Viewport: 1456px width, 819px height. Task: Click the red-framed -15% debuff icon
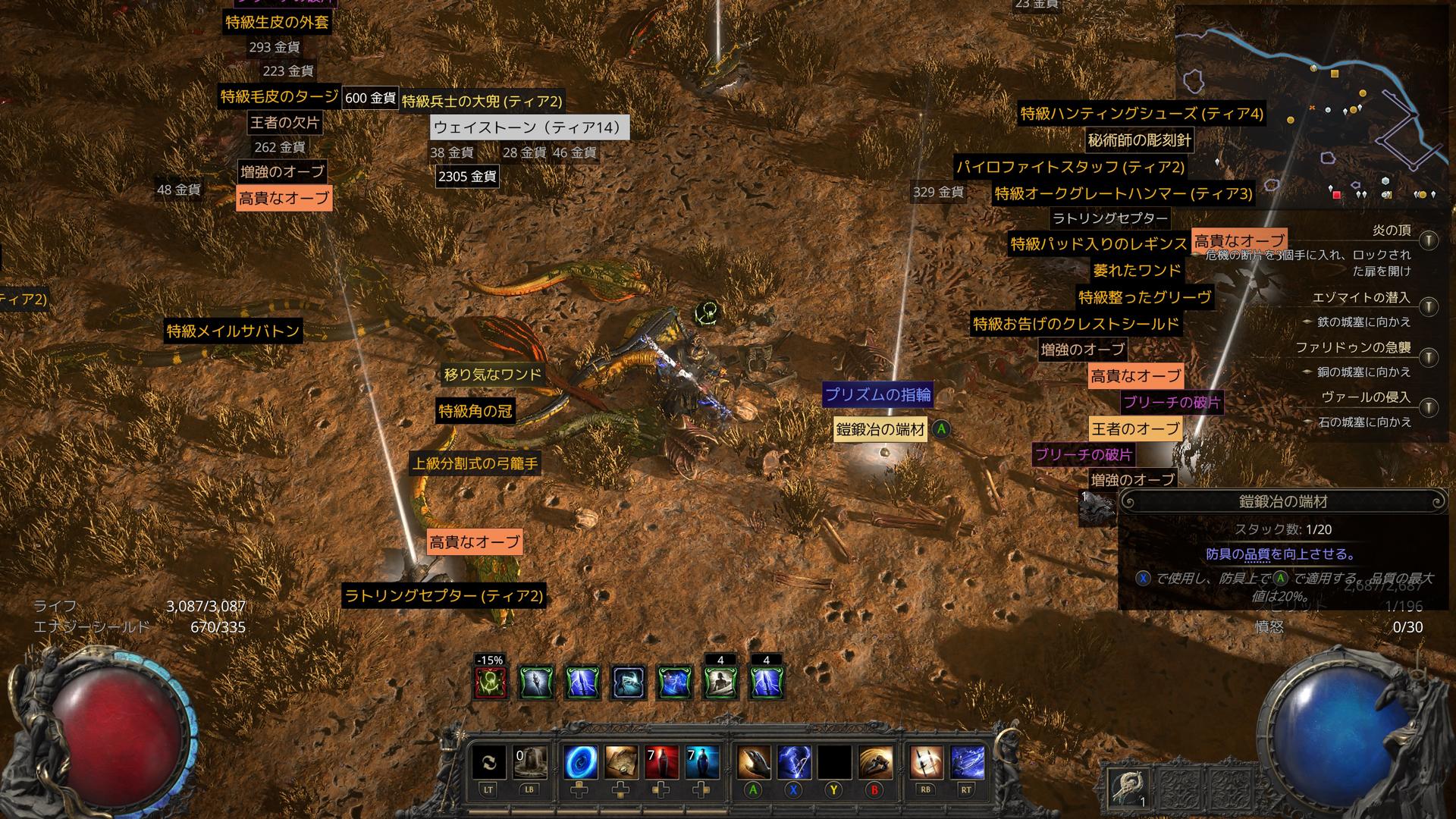coord(490,682)
